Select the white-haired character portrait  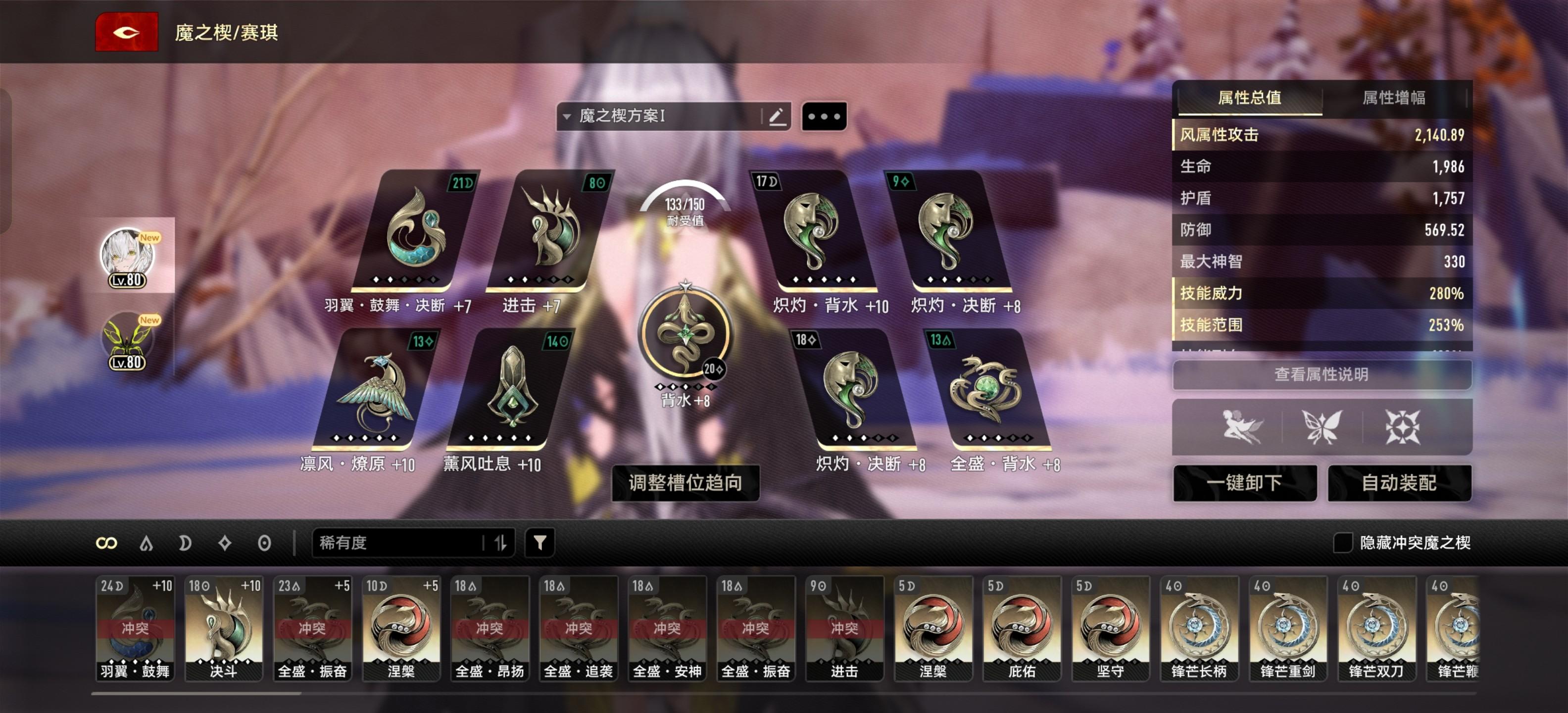[x=128, y=255]
